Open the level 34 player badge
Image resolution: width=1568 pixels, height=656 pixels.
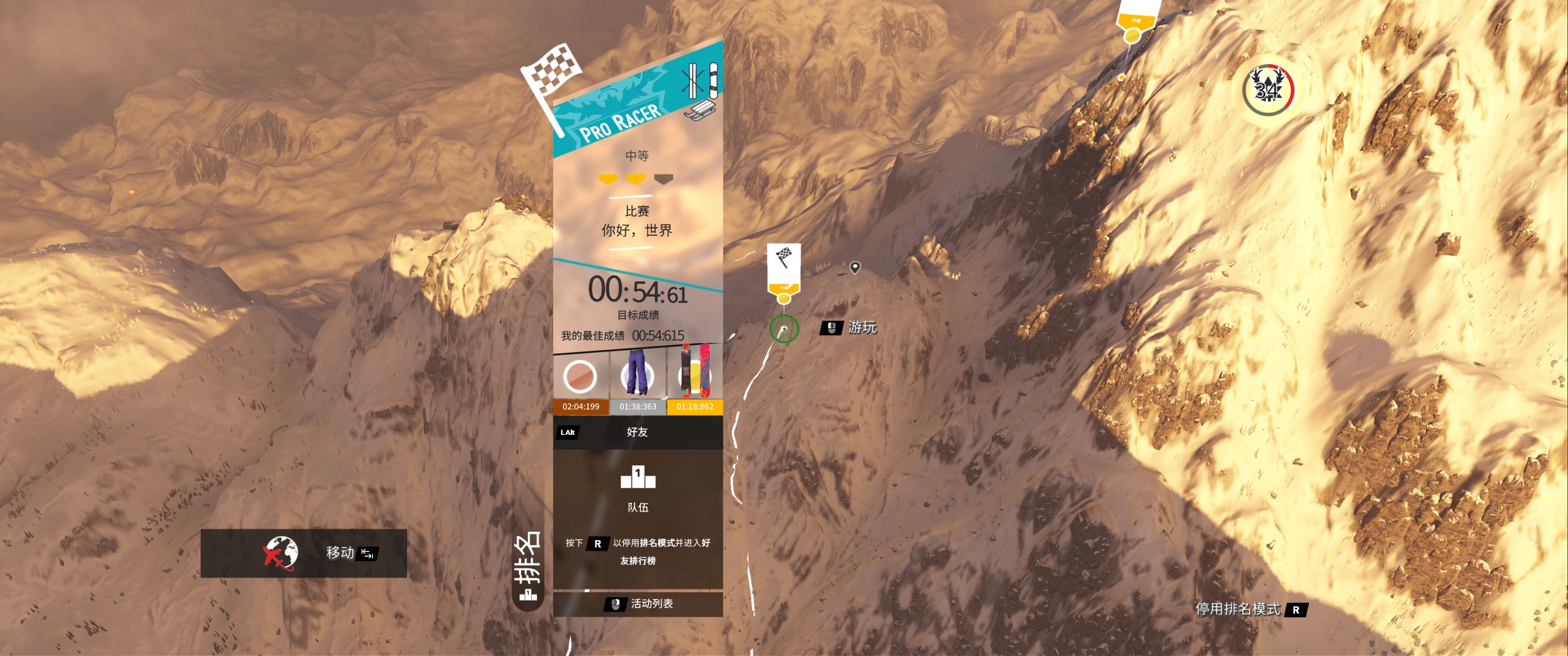click(x=1268, y=90)
